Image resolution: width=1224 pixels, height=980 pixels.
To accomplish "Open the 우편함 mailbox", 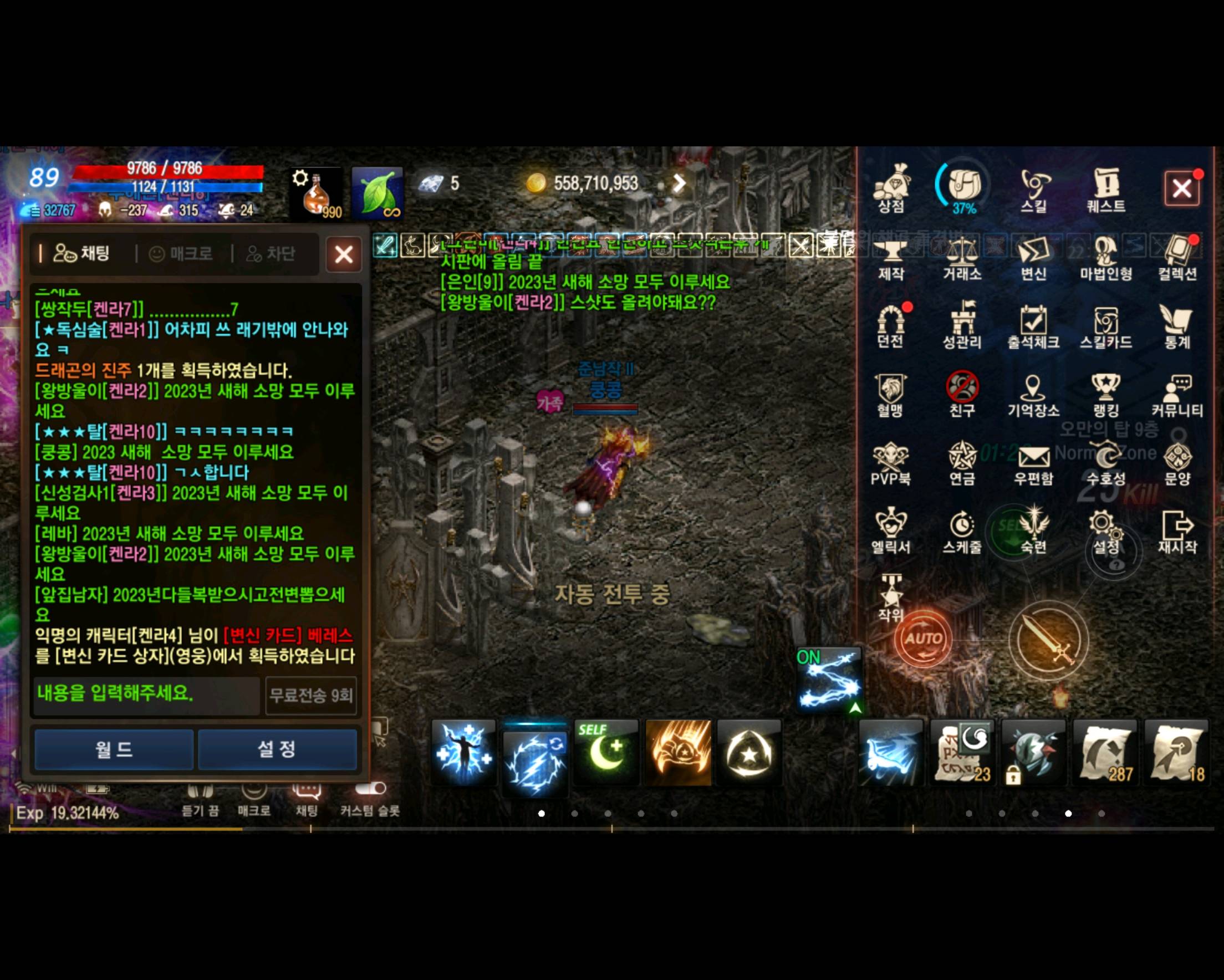I will tap(1034, 463).
